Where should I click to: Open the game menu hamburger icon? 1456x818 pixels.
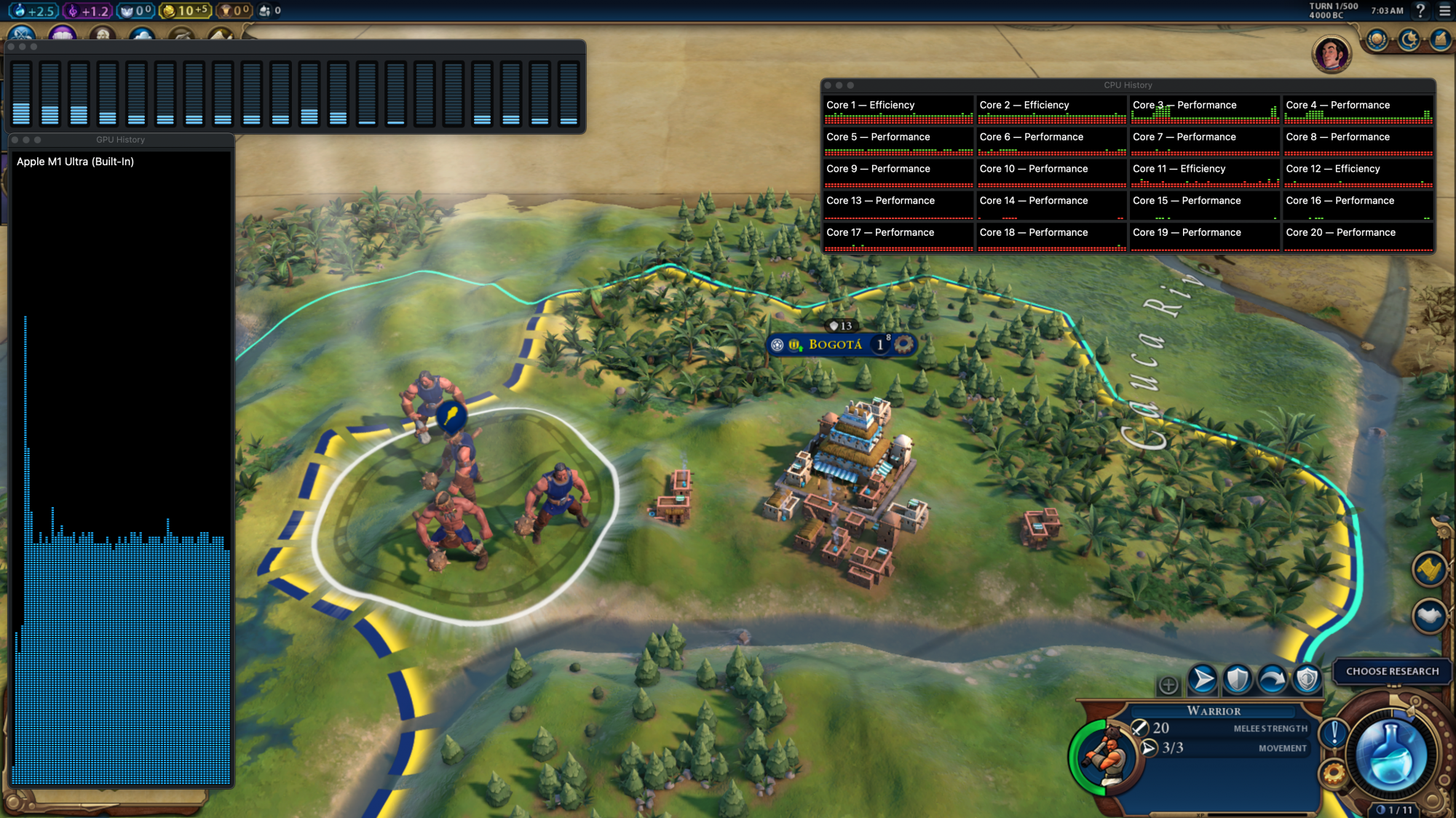(x=1445, y=11)
